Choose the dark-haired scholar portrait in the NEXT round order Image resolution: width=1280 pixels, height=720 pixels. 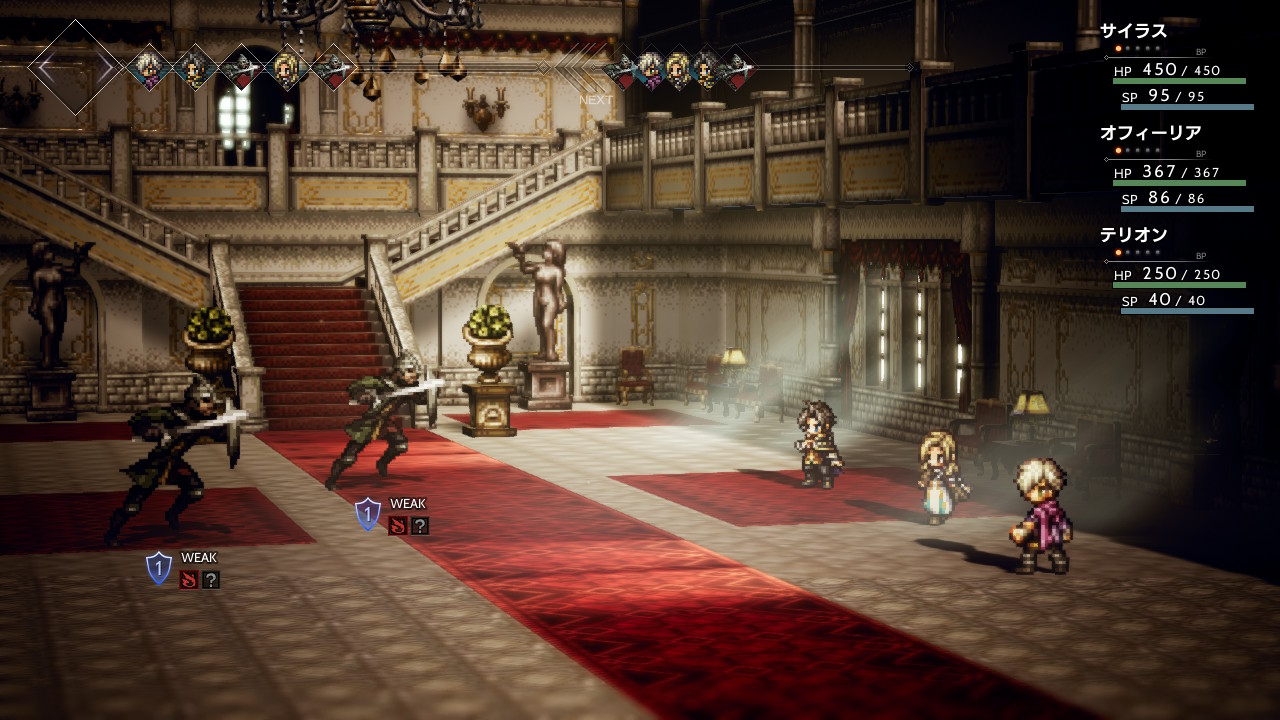706,68
